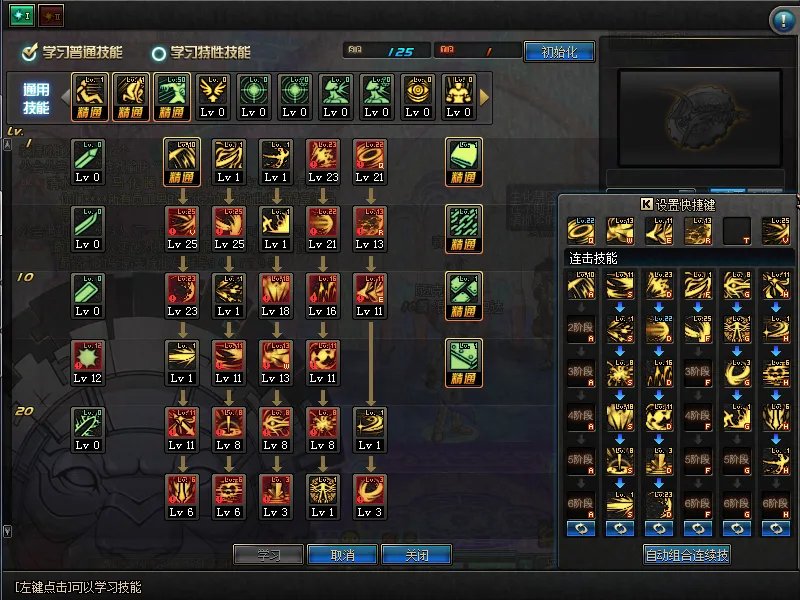Toggle the 学习普通技能 checkbox
Screen dimensions: 800x600
point(30,52)
